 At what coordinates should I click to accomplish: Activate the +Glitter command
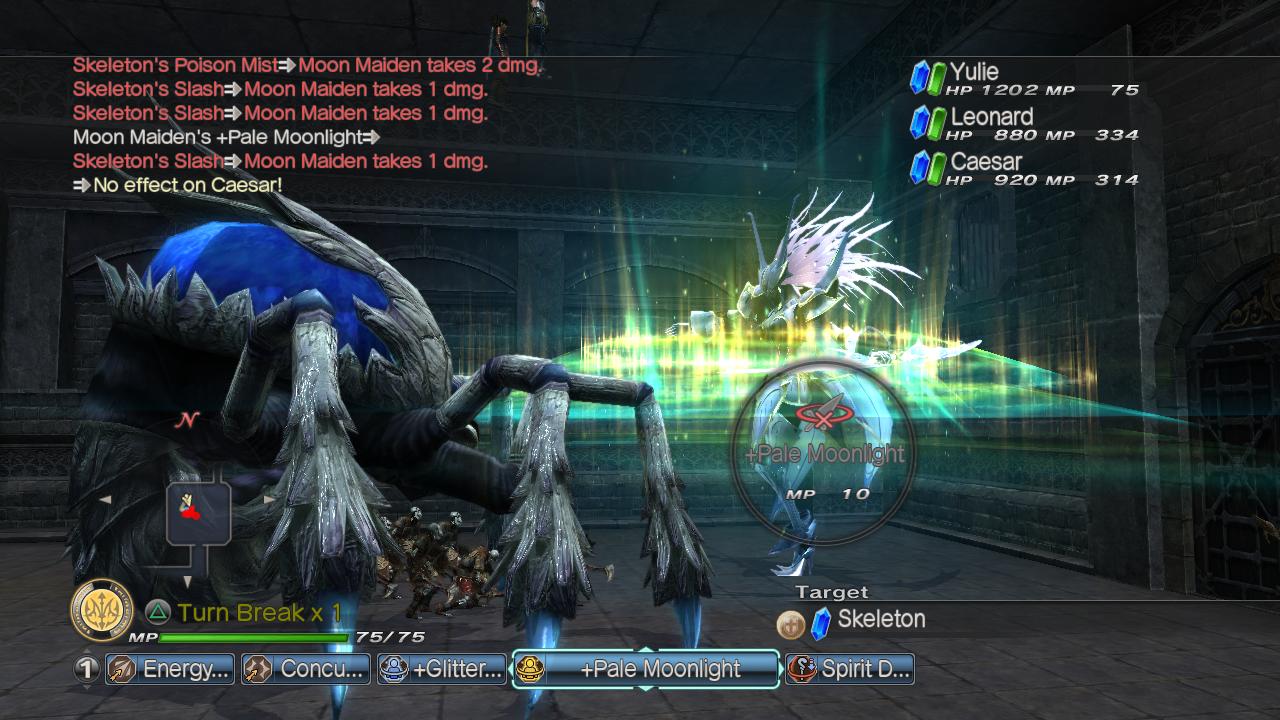442,669
